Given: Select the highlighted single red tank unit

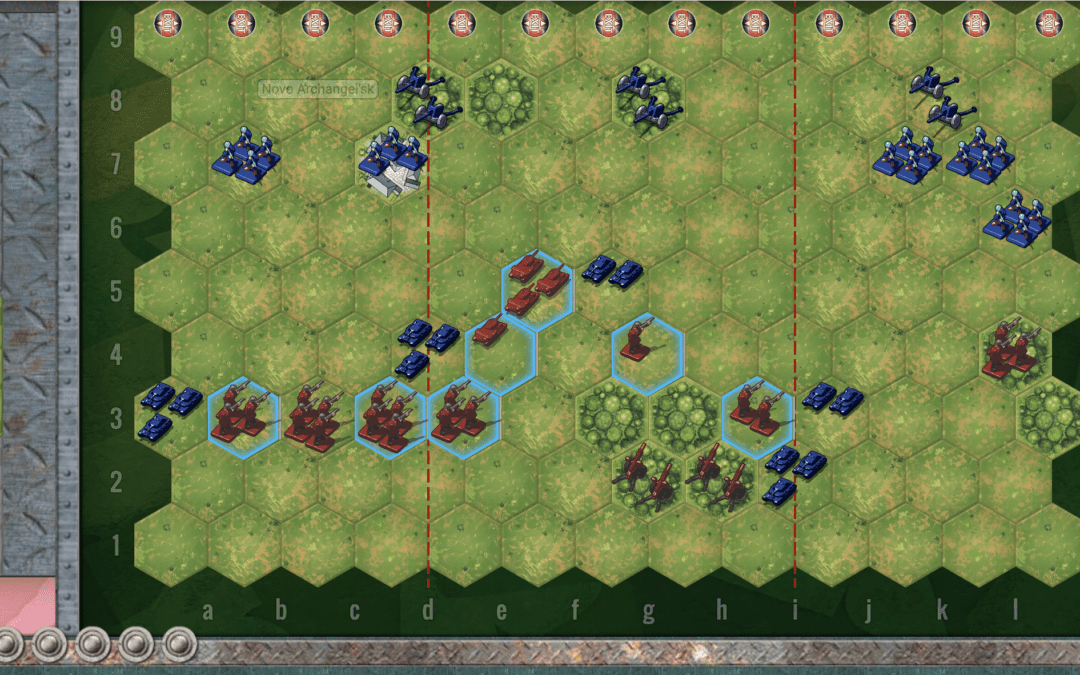Looking at the screenshot, I should pos(500,354).
